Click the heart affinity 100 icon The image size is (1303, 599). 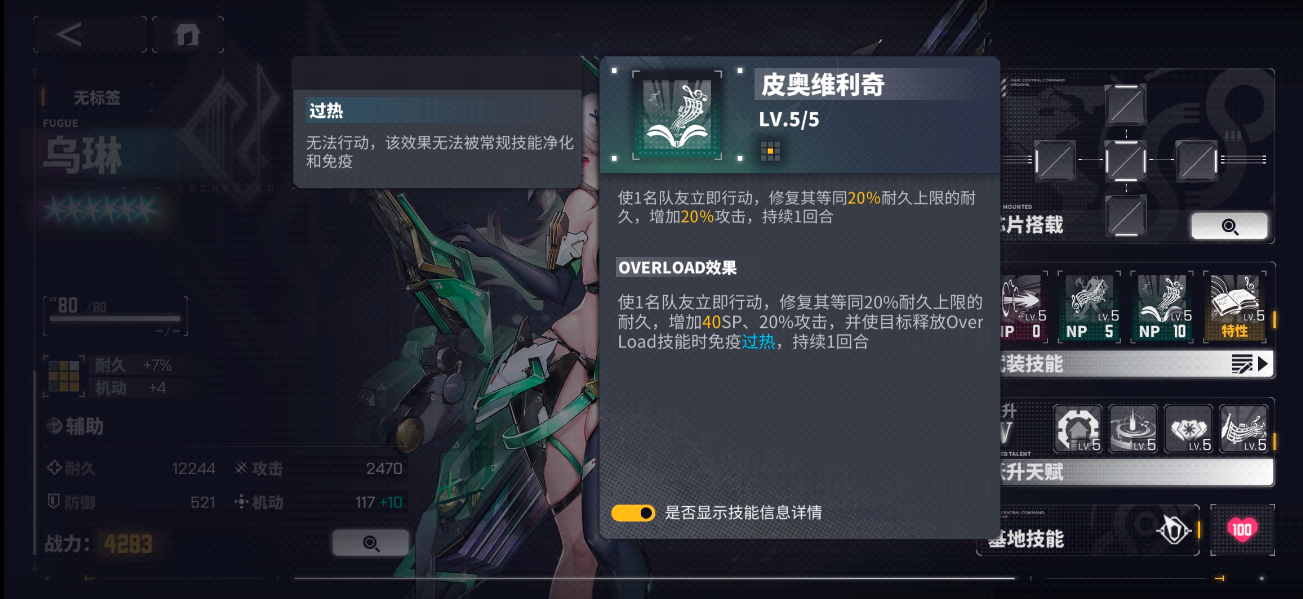[1242, 530]
